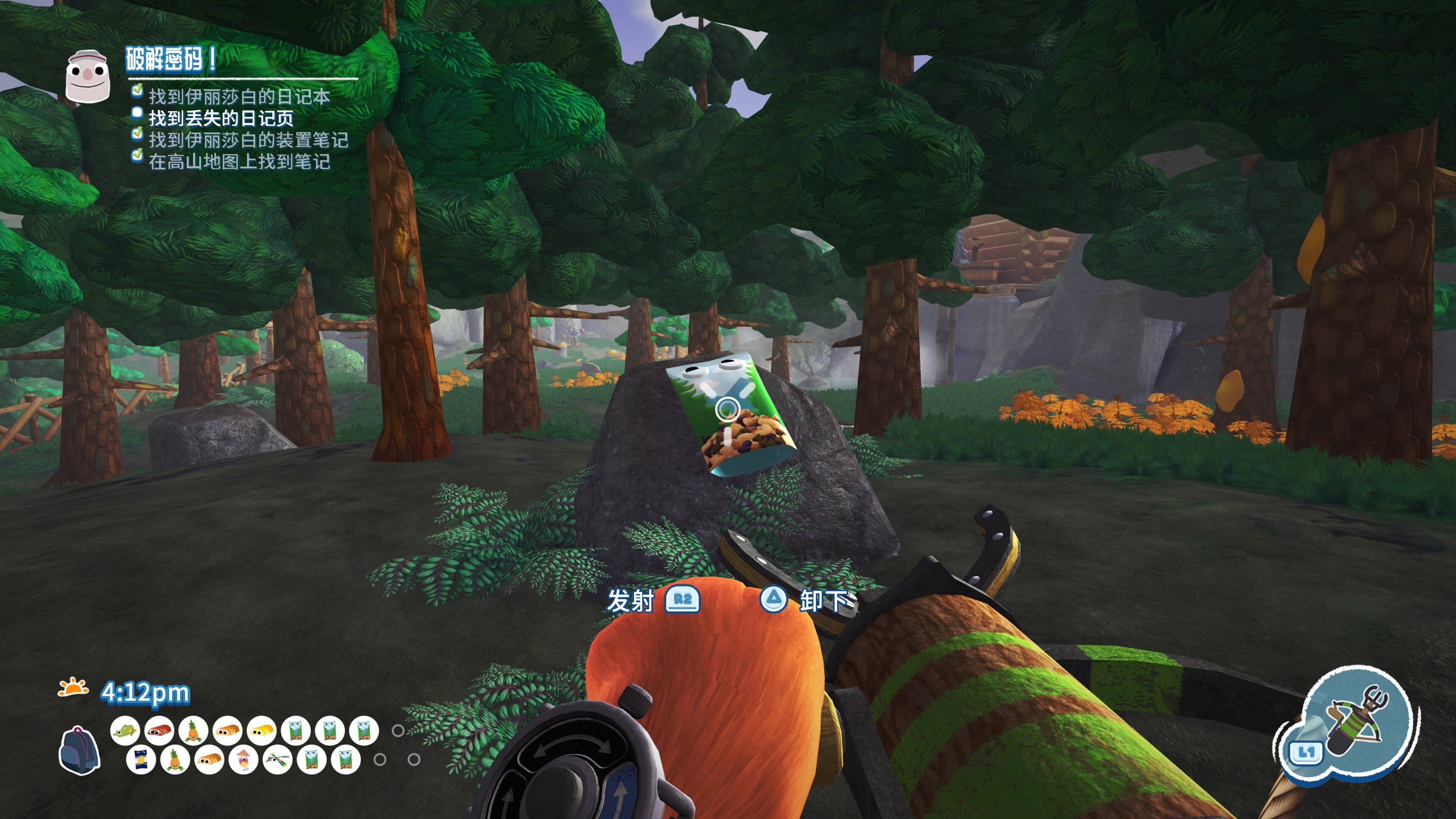
Task: Select the 找到丢失的日记页 objective
Action: 221,118
